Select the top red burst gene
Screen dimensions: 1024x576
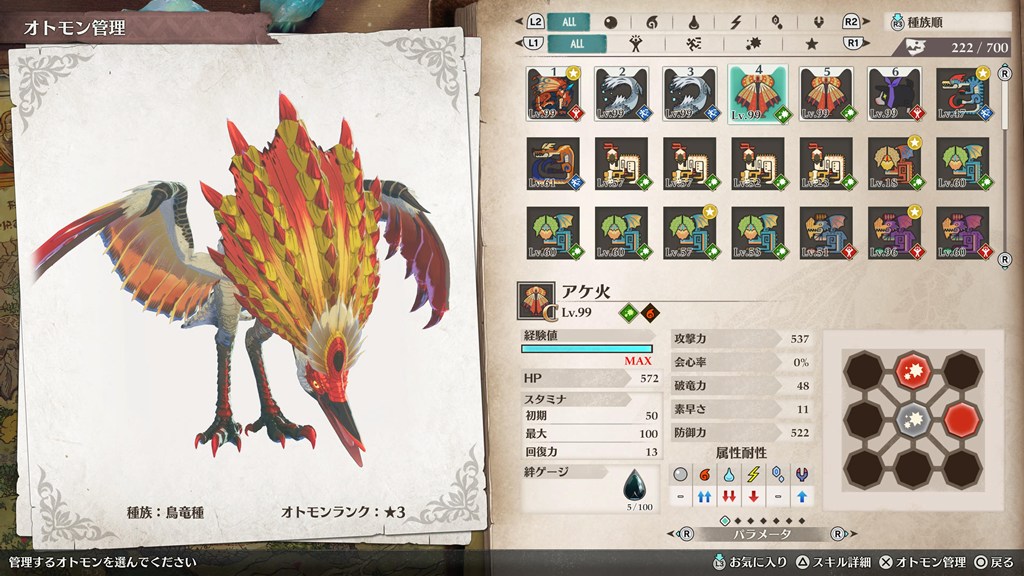pyautogui.click(x=911, y=371)
